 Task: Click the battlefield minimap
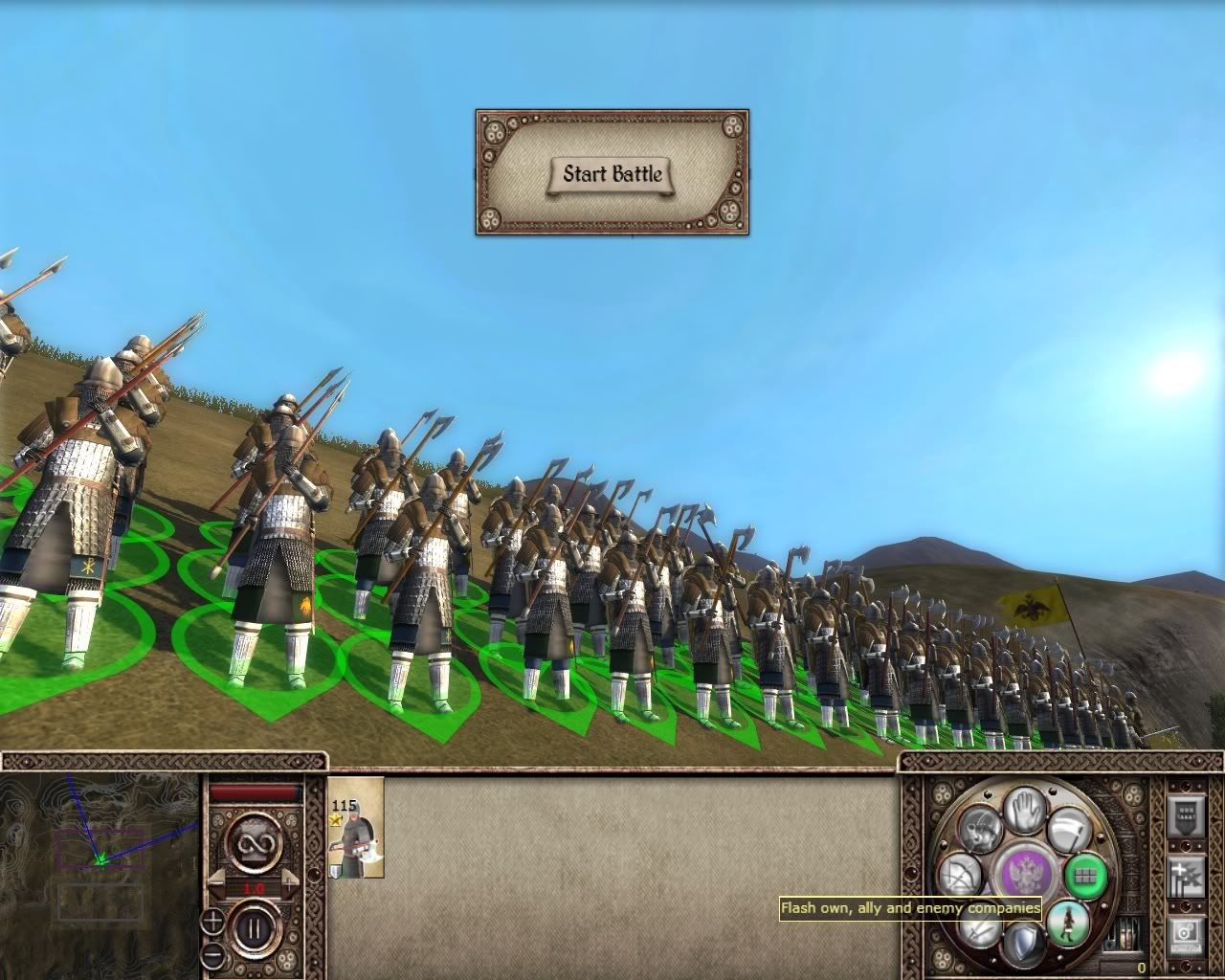point(100,858)
